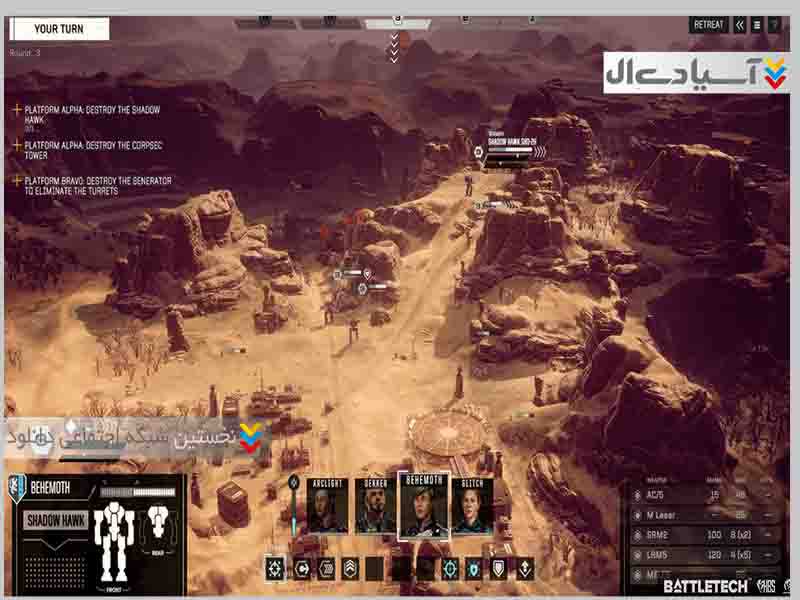
Task: Activate the striped hexagon action icon
Action: click(x=326, y=569)
